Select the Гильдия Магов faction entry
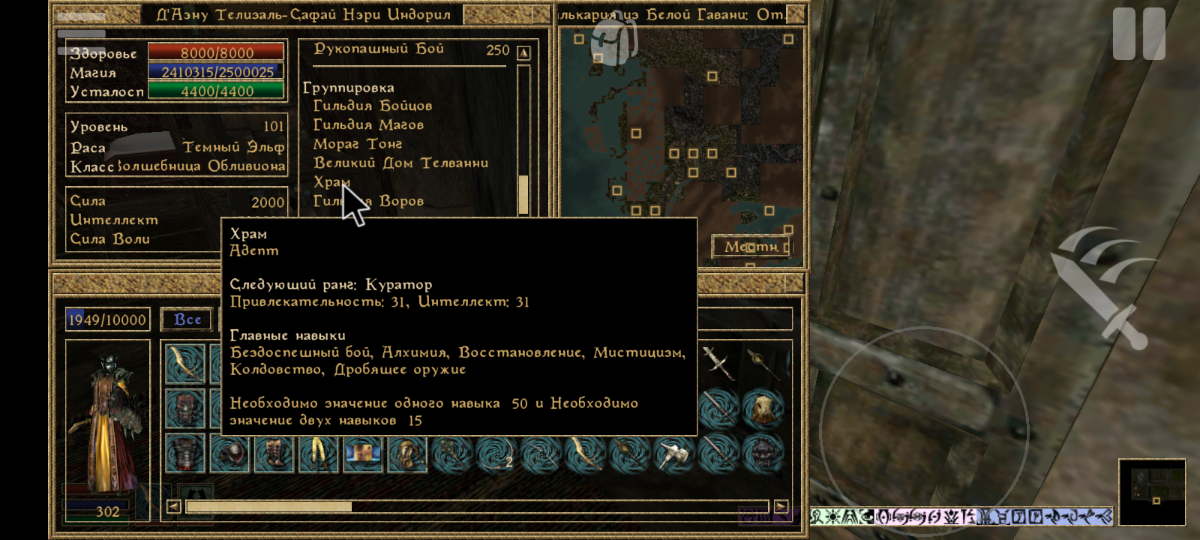Viewport: 1200px width, 540px height. [368, 125]
